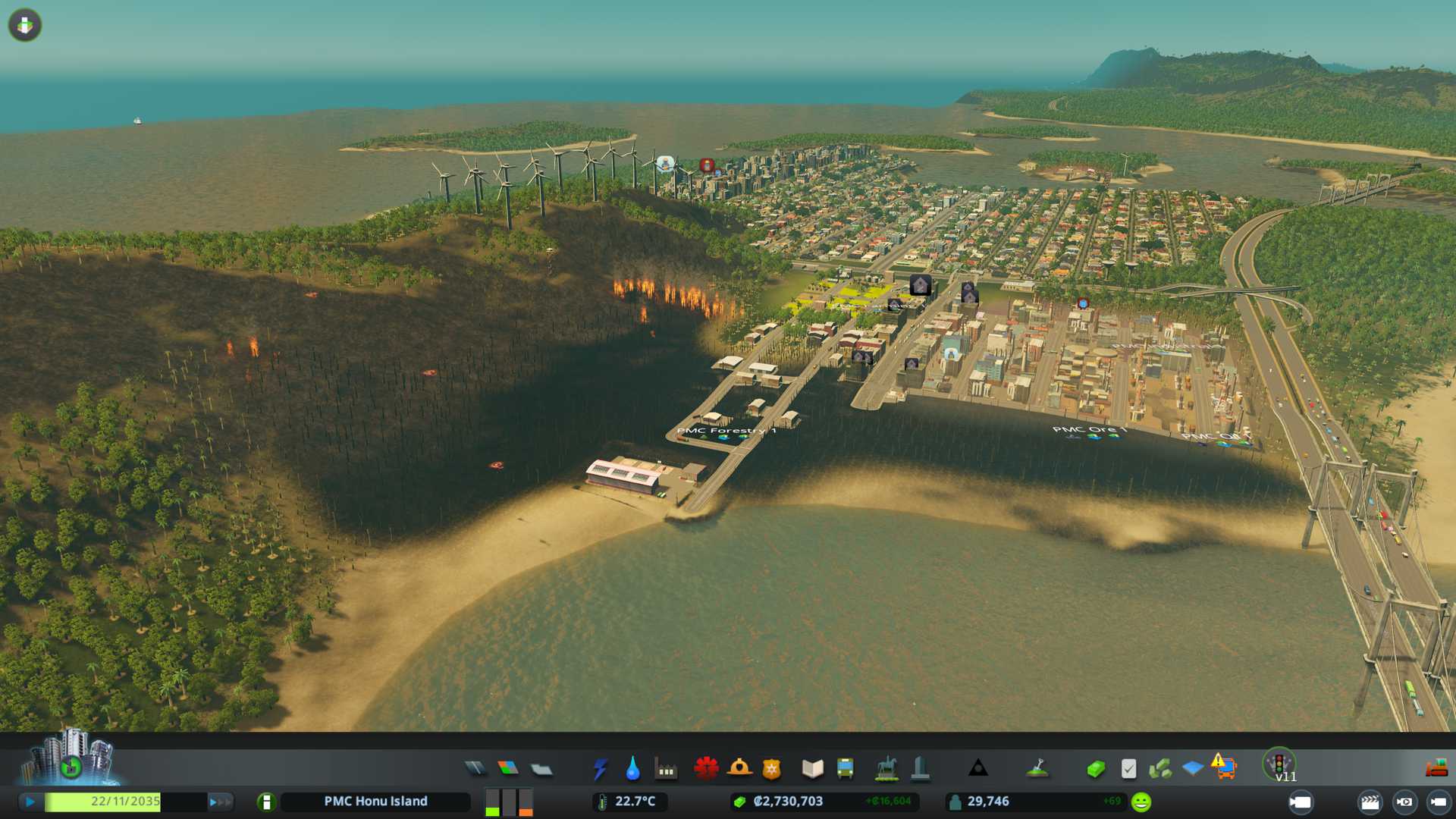Open the Zoning tool
This screenshot has height=819, width=1456.
tap(508, 769)
